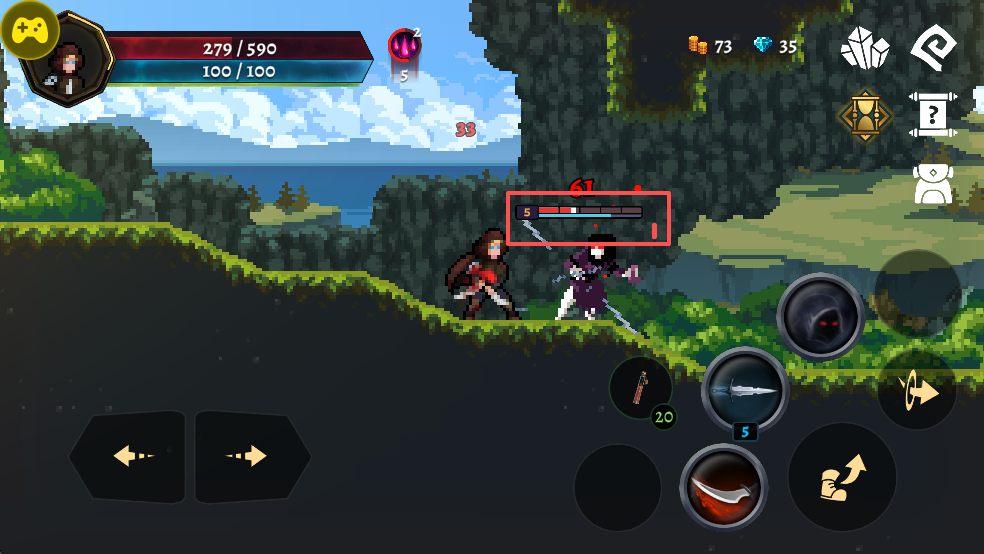Select the golden hourglass icon
Screen dimensions: 984x554
tap(865, 117)
